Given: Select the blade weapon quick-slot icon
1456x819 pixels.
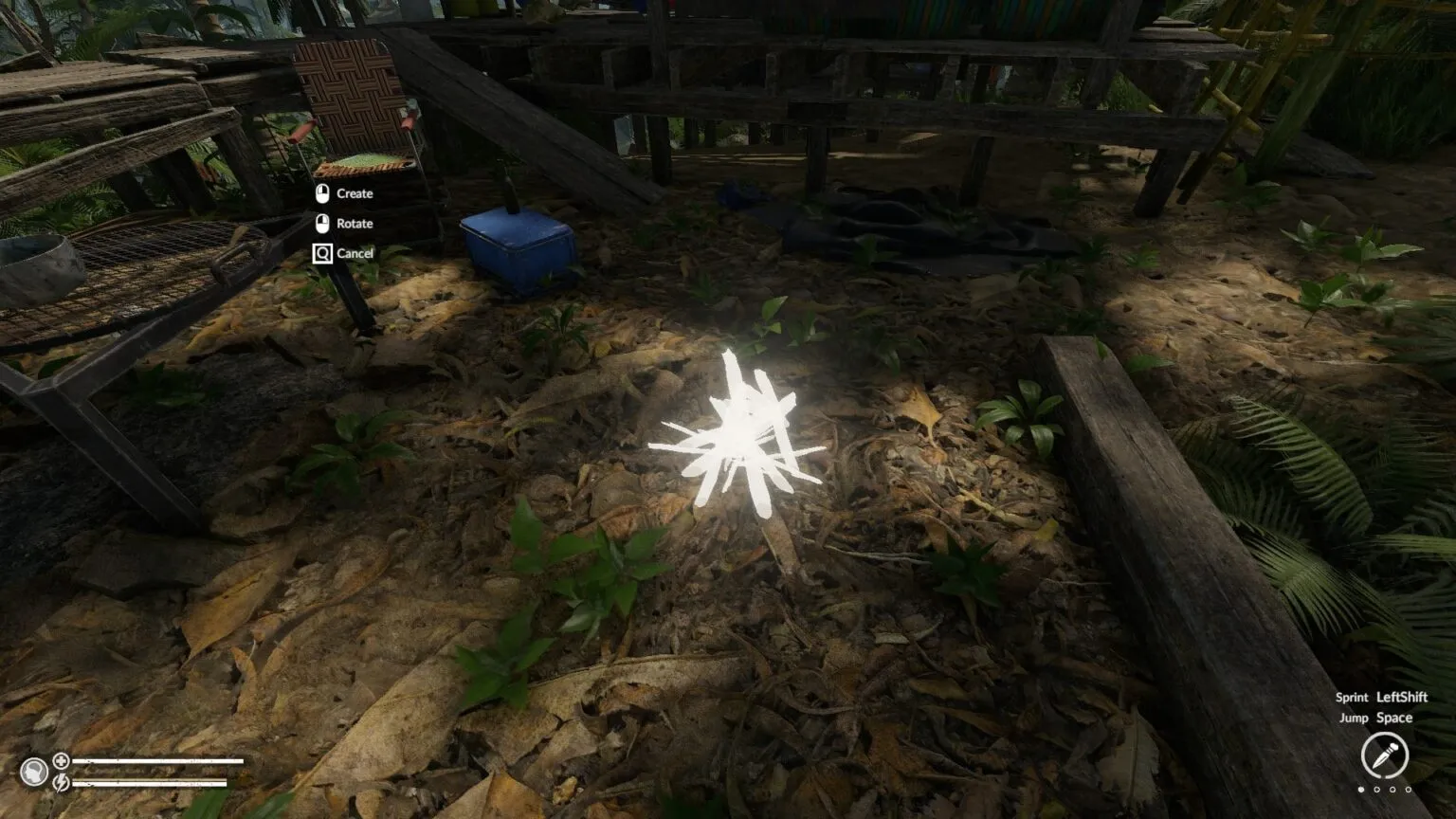Looking at the screenshot, I should coord(1384,755).
